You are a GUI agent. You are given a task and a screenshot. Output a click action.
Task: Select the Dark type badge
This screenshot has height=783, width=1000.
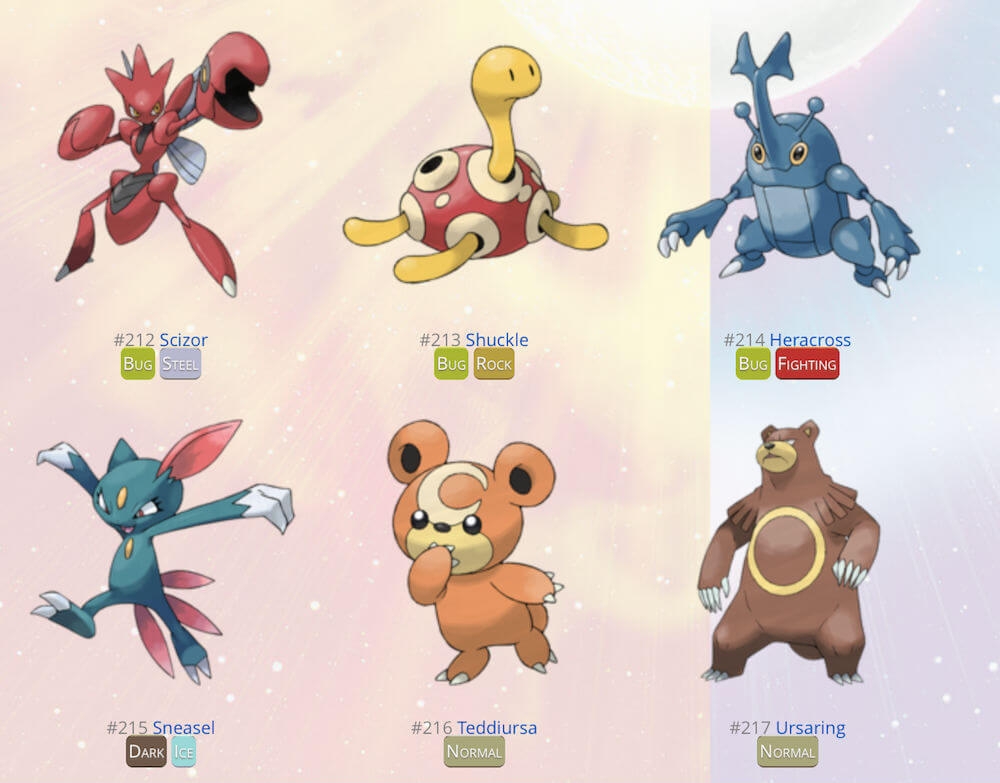[147, 752]
